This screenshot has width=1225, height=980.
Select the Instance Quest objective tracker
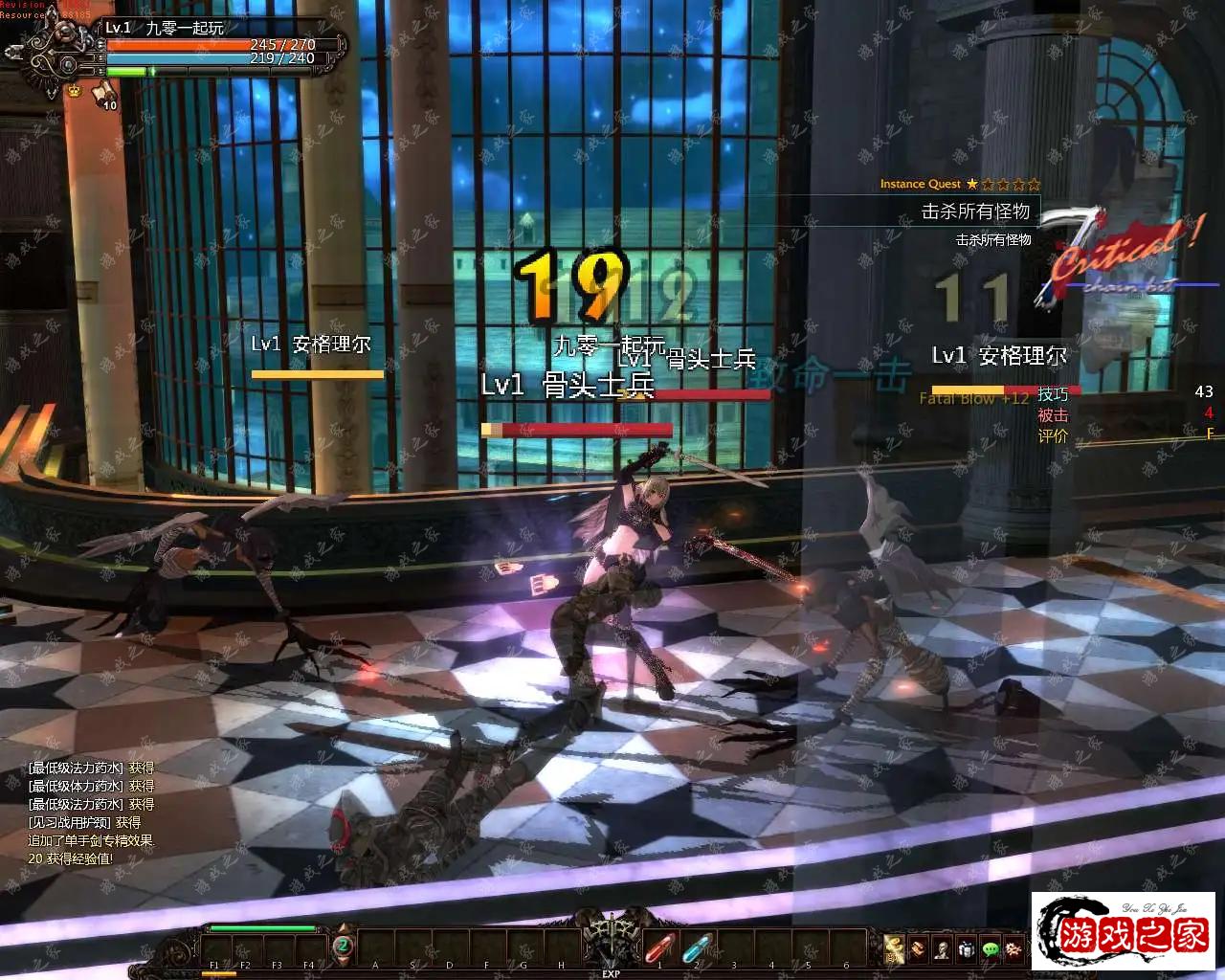(960, 212)
